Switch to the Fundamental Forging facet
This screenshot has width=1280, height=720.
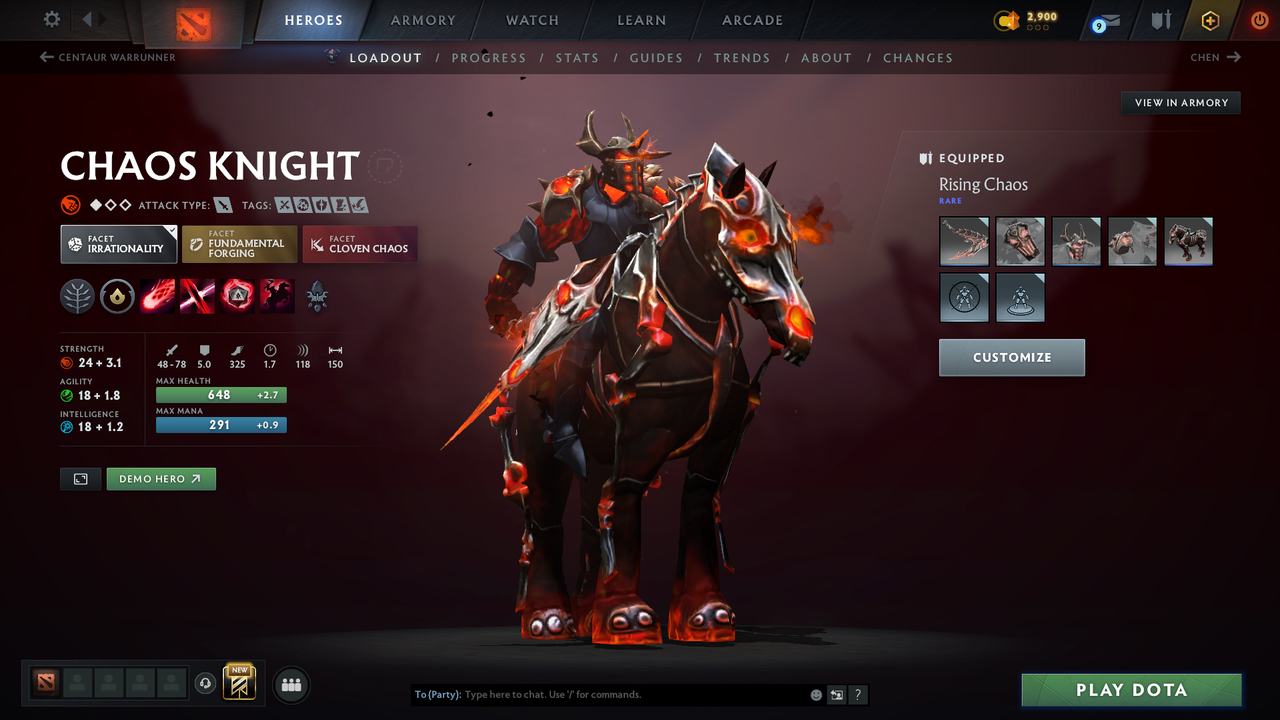(239, 244)
